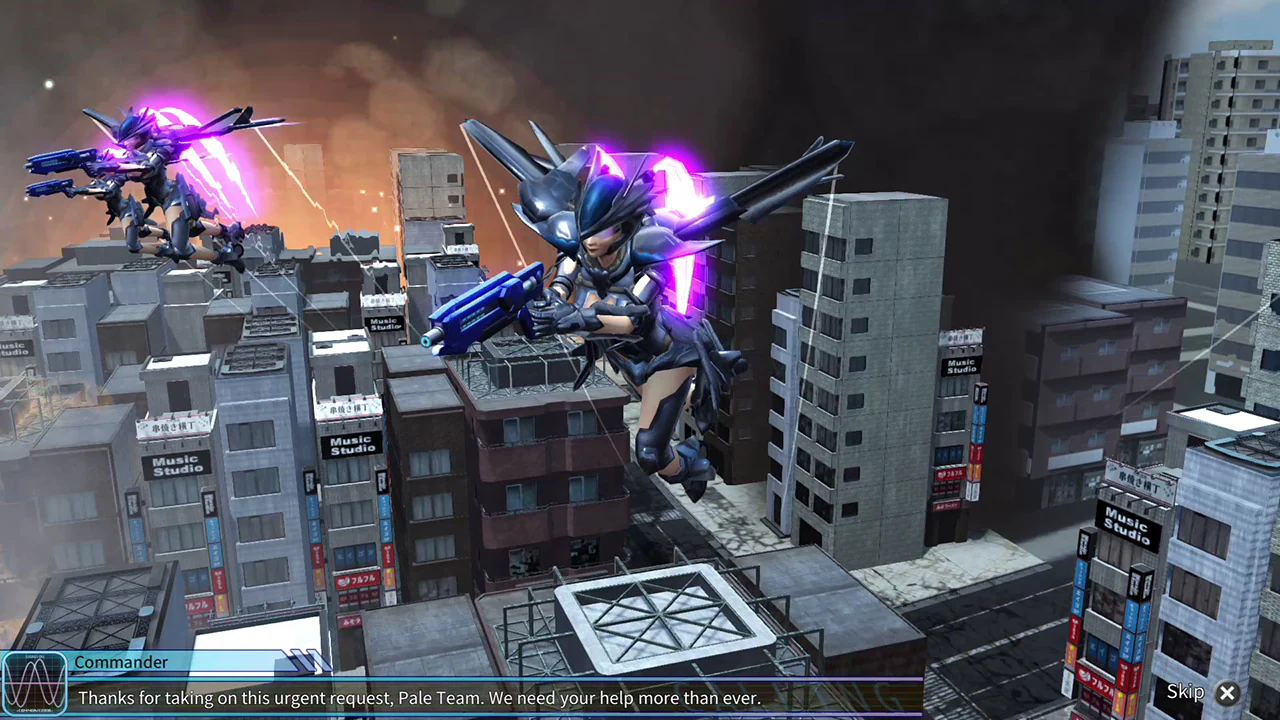Click the radio waveform communicator icon
The width and height of the screenshot is (1280, 720).
(x=35, y=683)
